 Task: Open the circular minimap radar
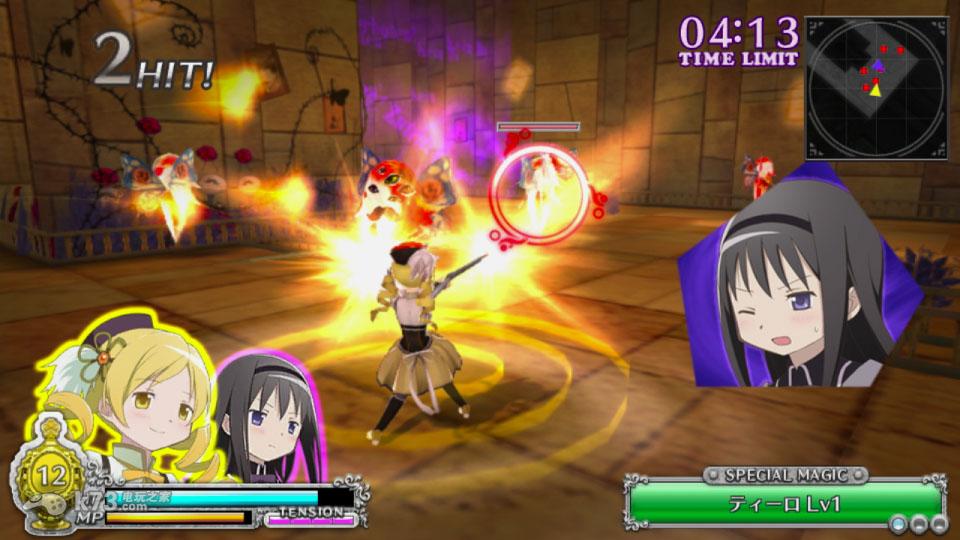tap(876, 87)
